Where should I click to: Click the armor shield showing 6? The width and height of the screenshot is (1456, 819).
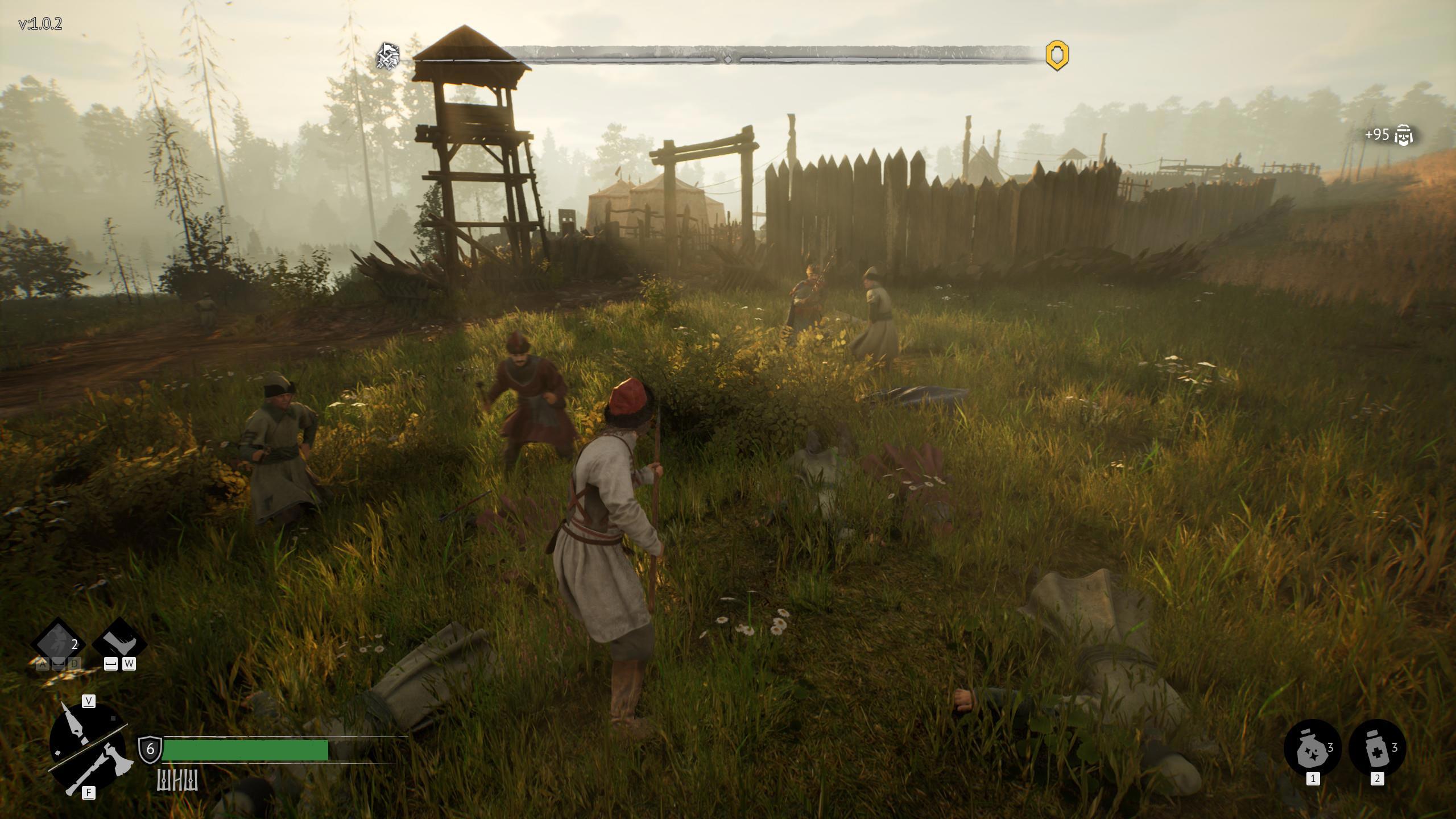coord(150,748)
